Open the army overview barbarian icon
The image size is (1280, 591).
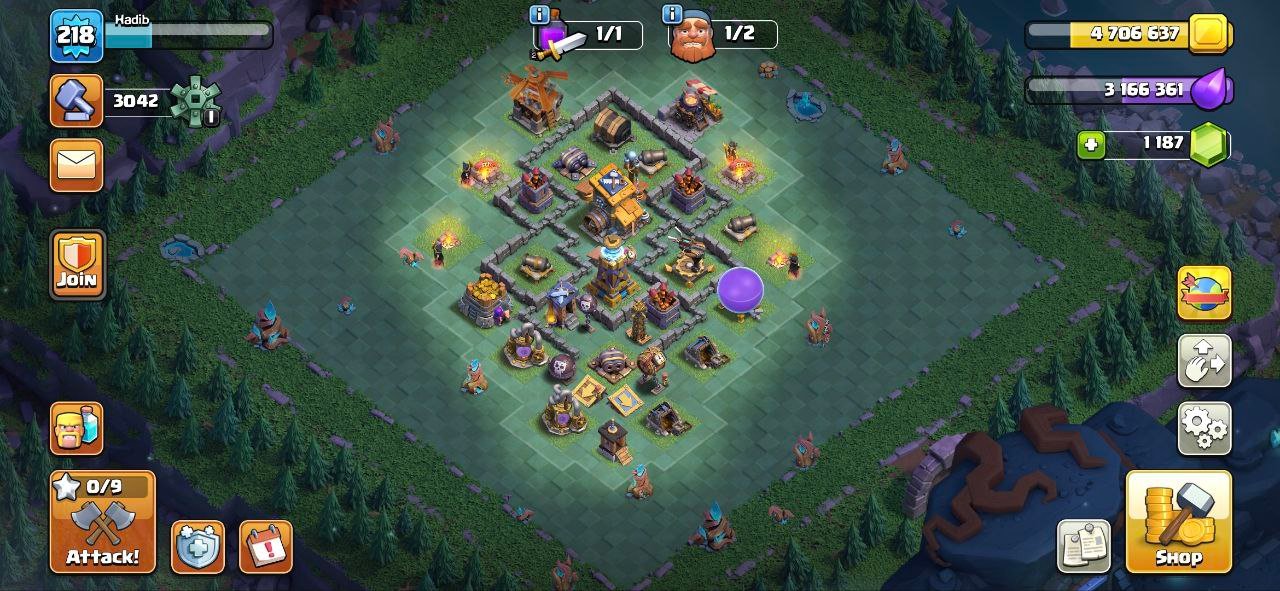click(77, 428)
